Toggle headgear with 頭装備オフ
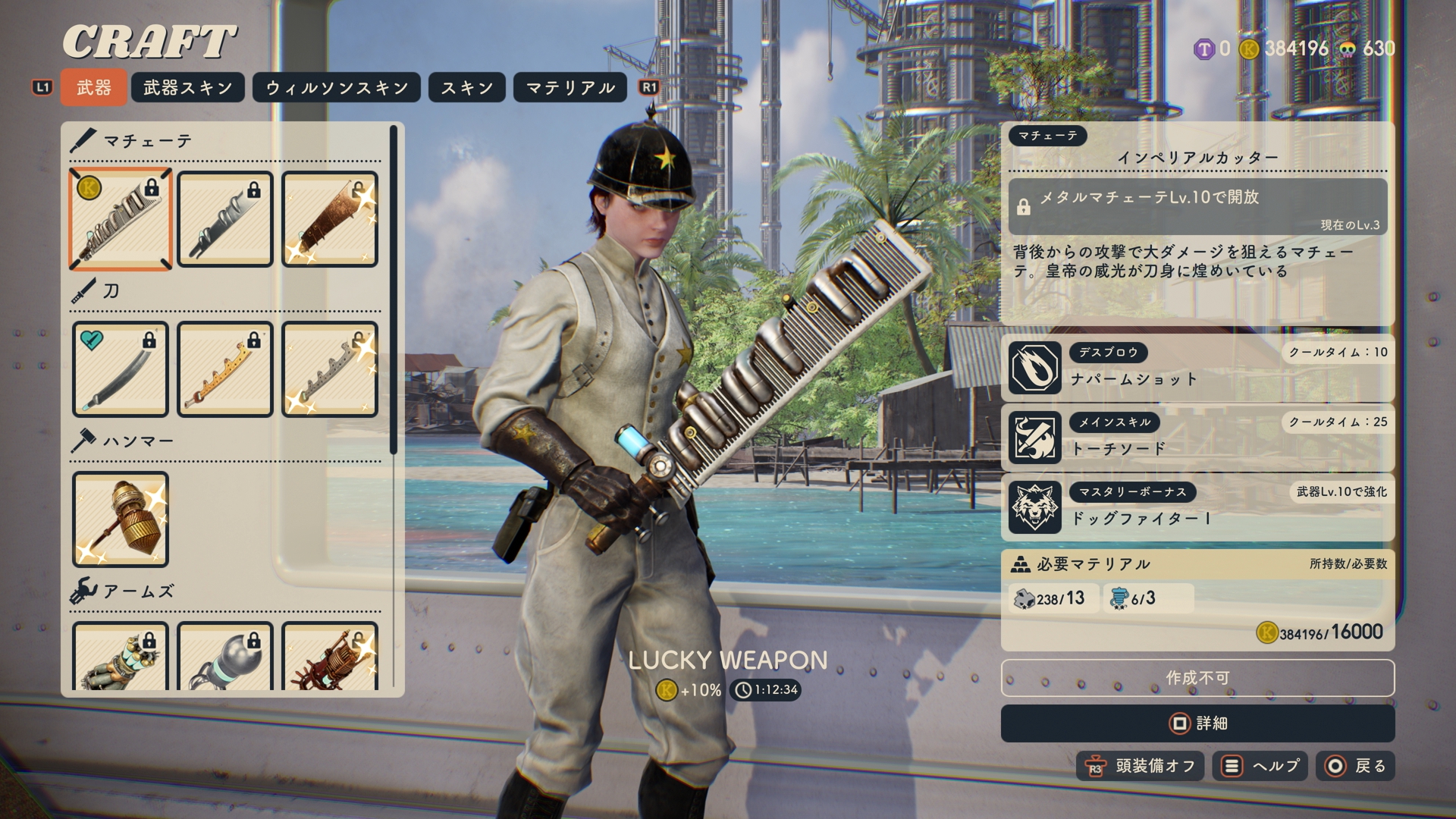Image resolution: width=1456 pixels, height=819 pixels. [x=1141, y=766]
